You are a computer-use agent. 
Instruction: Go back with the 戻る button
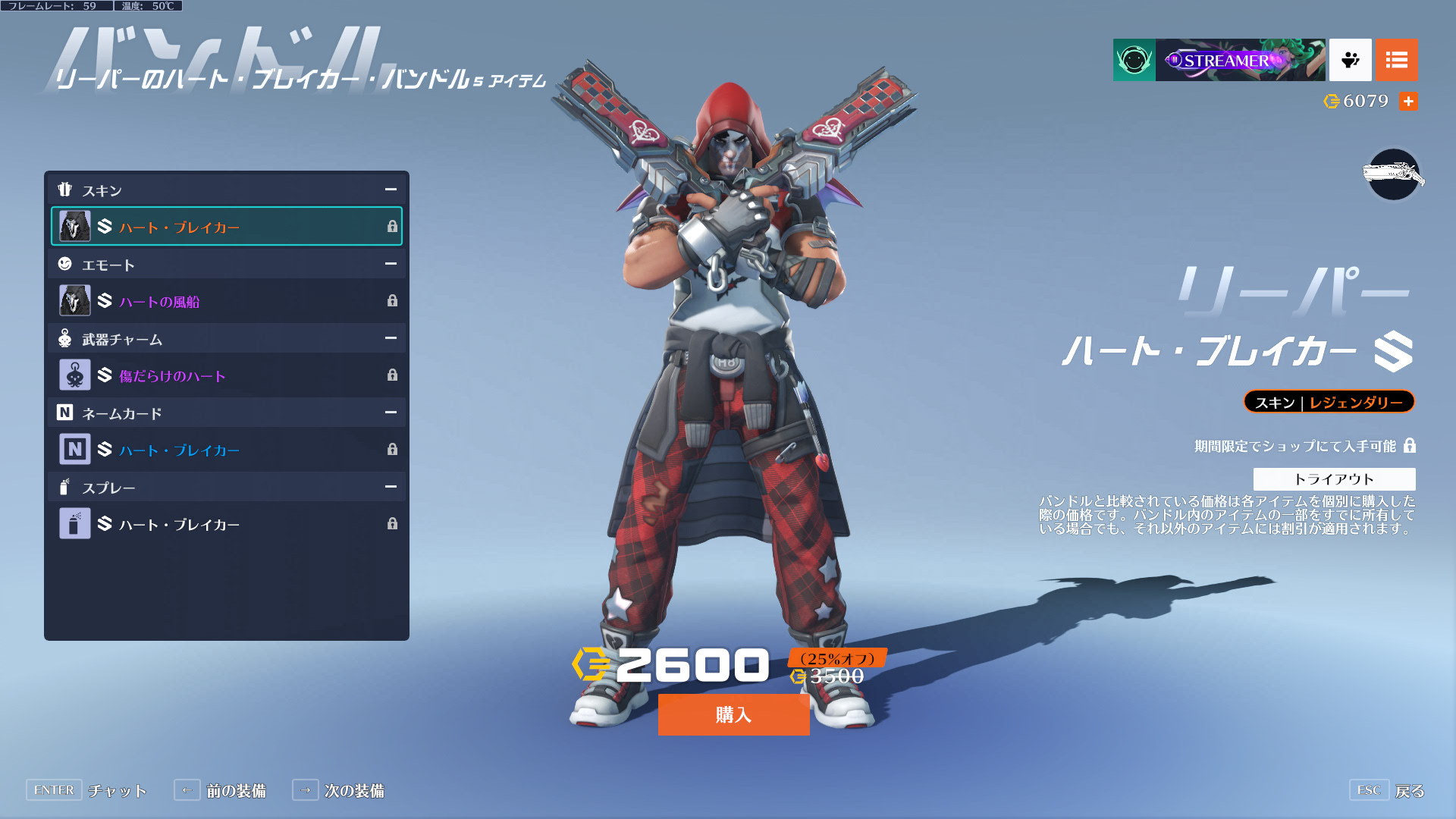(1388, 790)
